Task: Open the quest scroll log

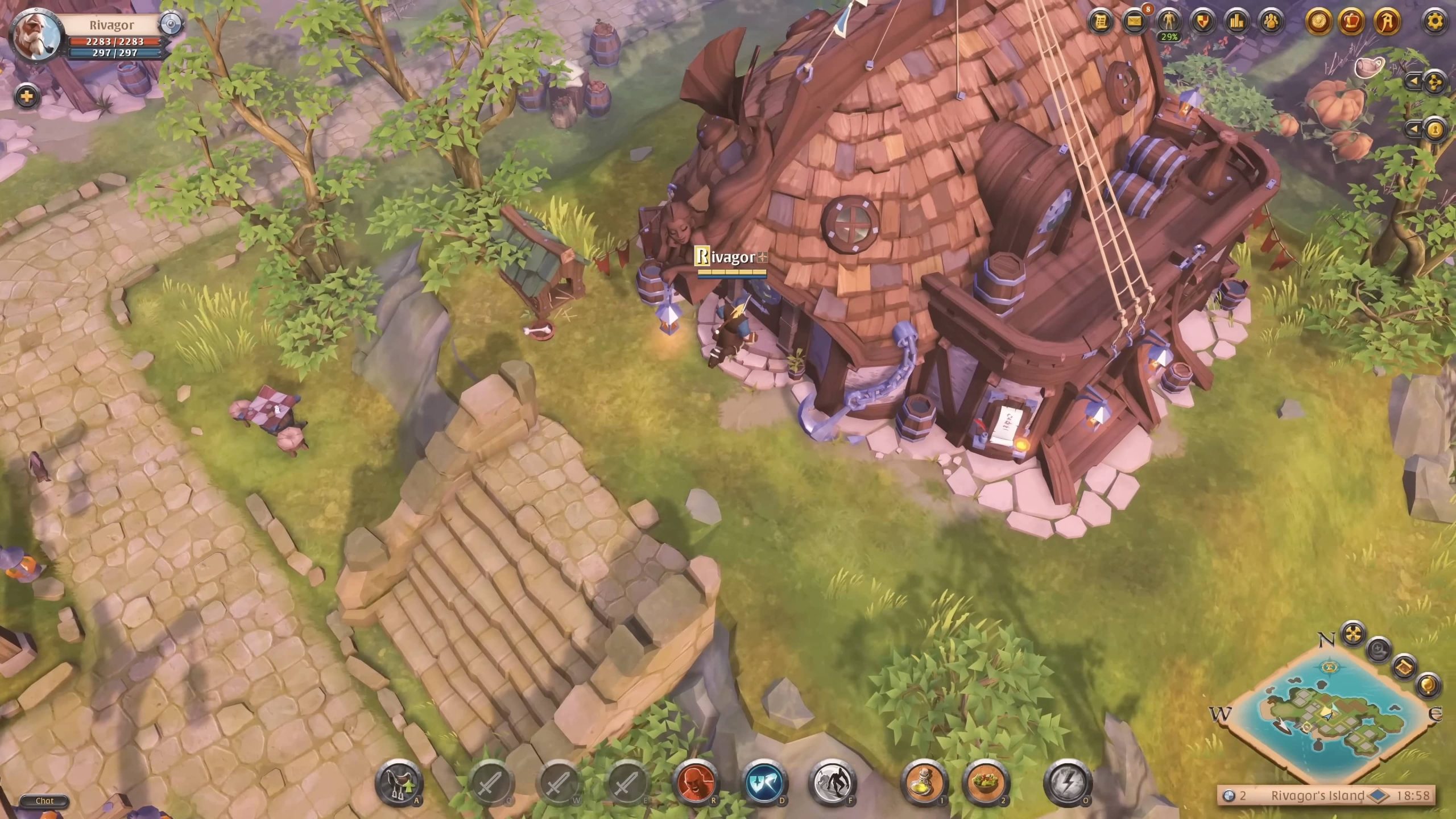Action: (x=1101, y=22)
